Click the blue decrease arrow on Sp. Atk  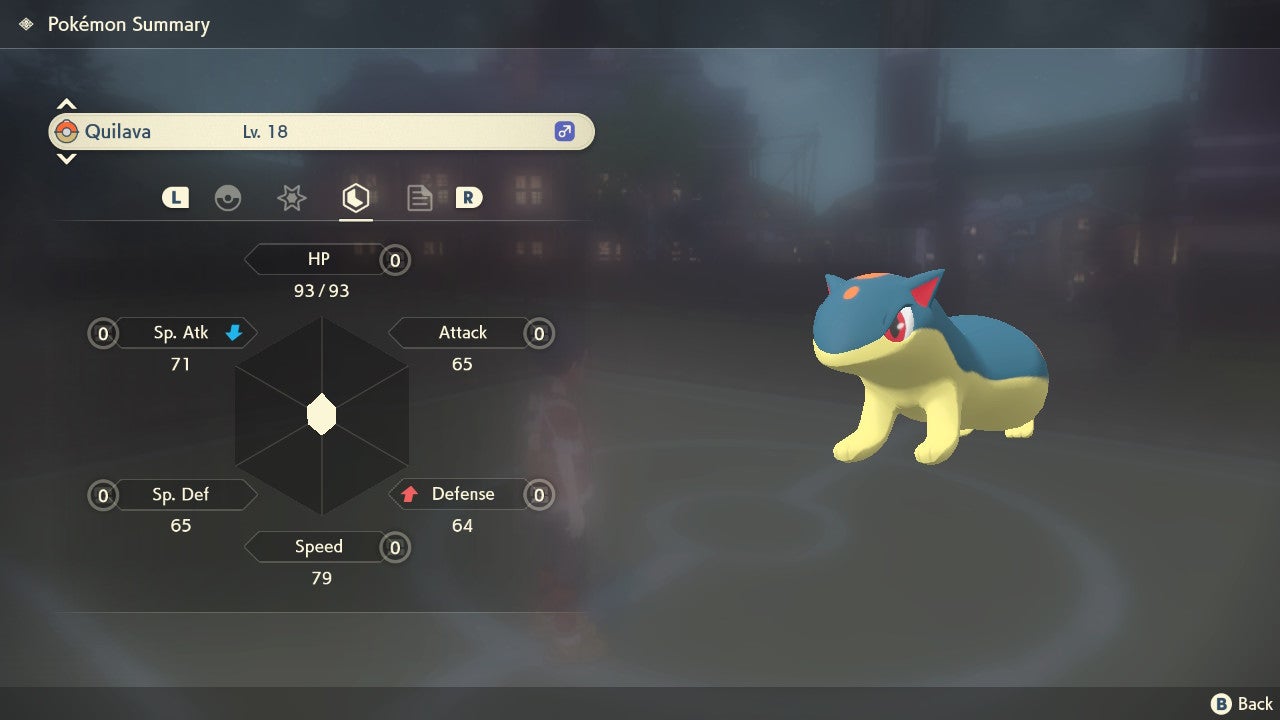pos(233,332)
